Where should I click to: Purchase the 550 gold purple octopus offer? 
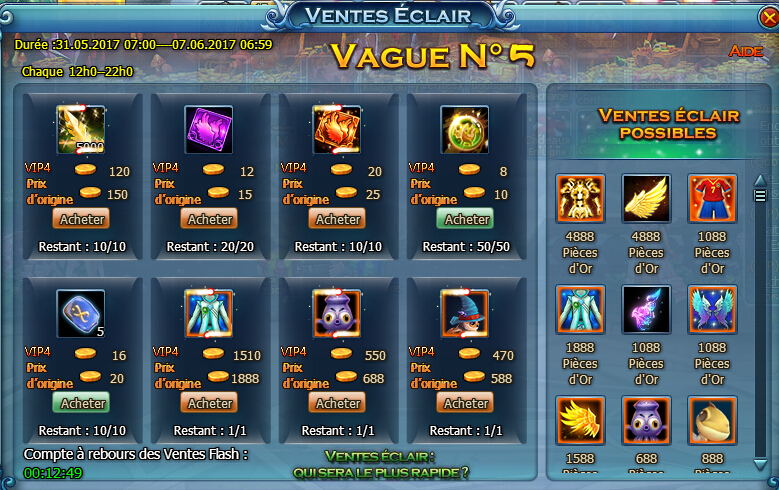point(338,403)
